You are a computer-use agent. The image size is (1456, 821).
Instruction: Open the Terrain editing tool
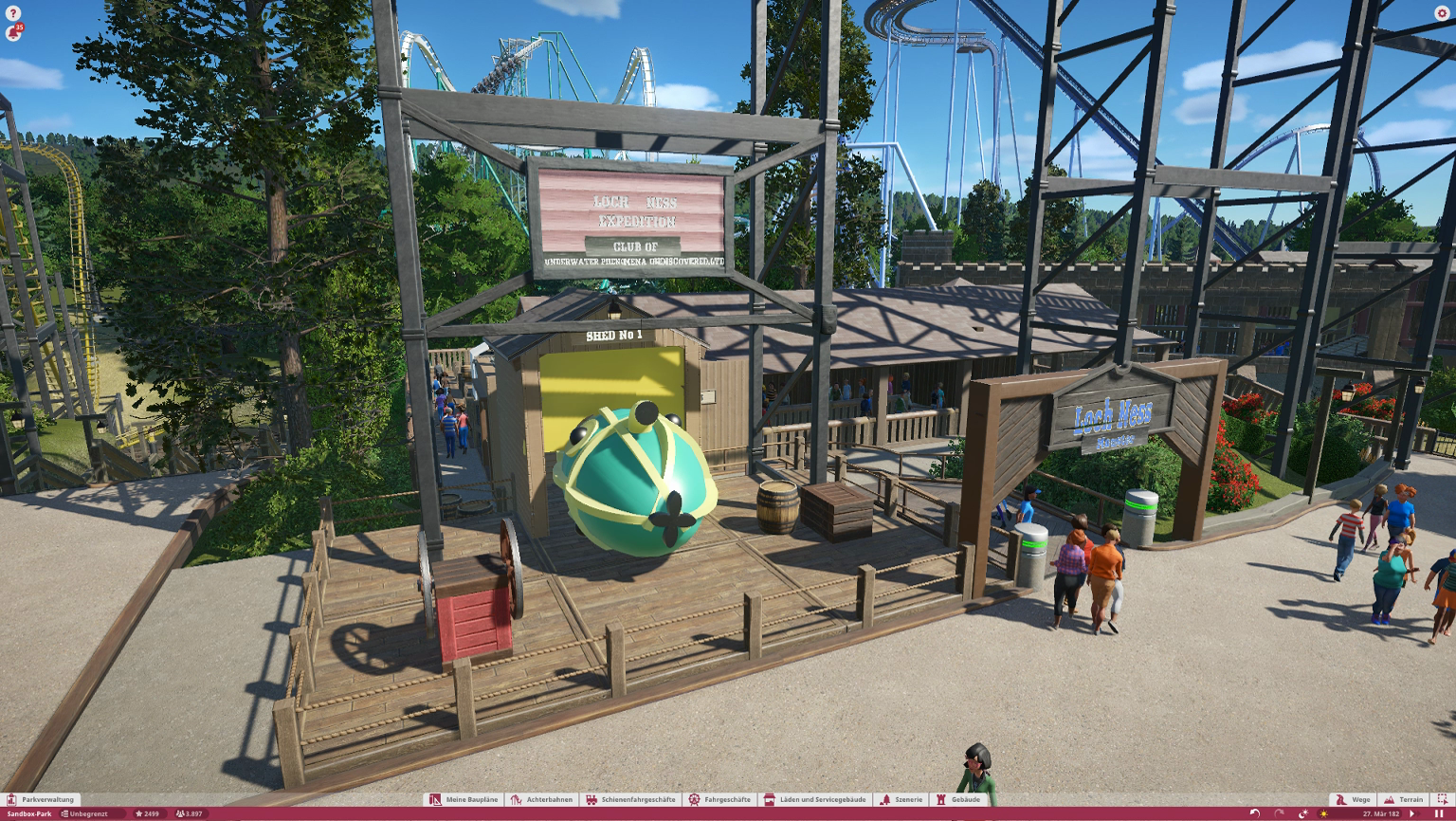point(1404,800)
